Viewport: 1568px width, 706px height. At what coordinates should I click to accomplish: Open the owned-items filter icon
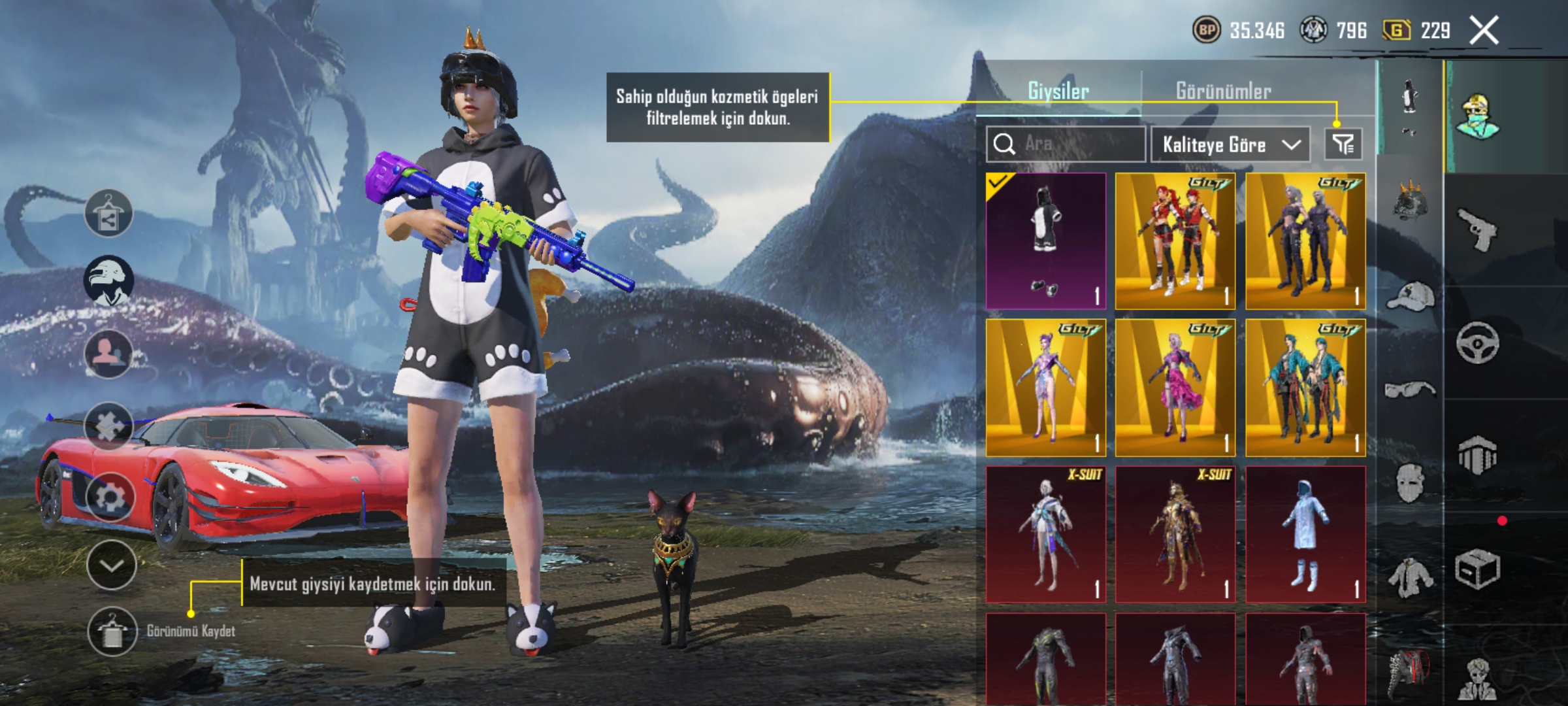click(x=1343, y=144)
